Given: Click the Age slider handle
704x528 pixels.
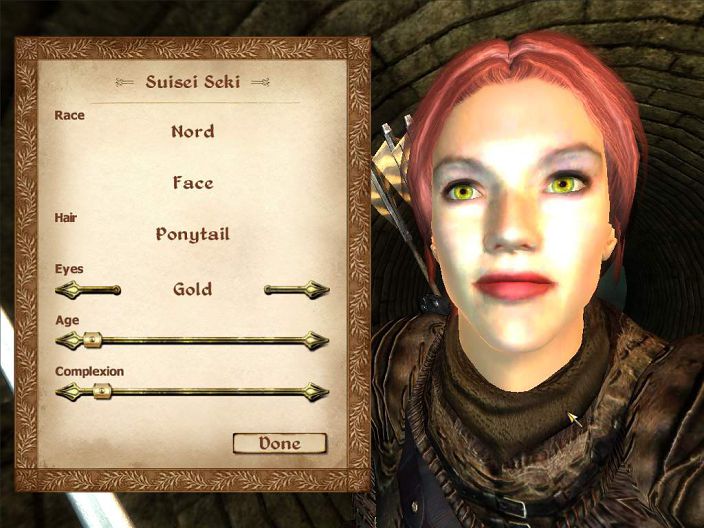Looking at the screenshot, I should [92, 340].
